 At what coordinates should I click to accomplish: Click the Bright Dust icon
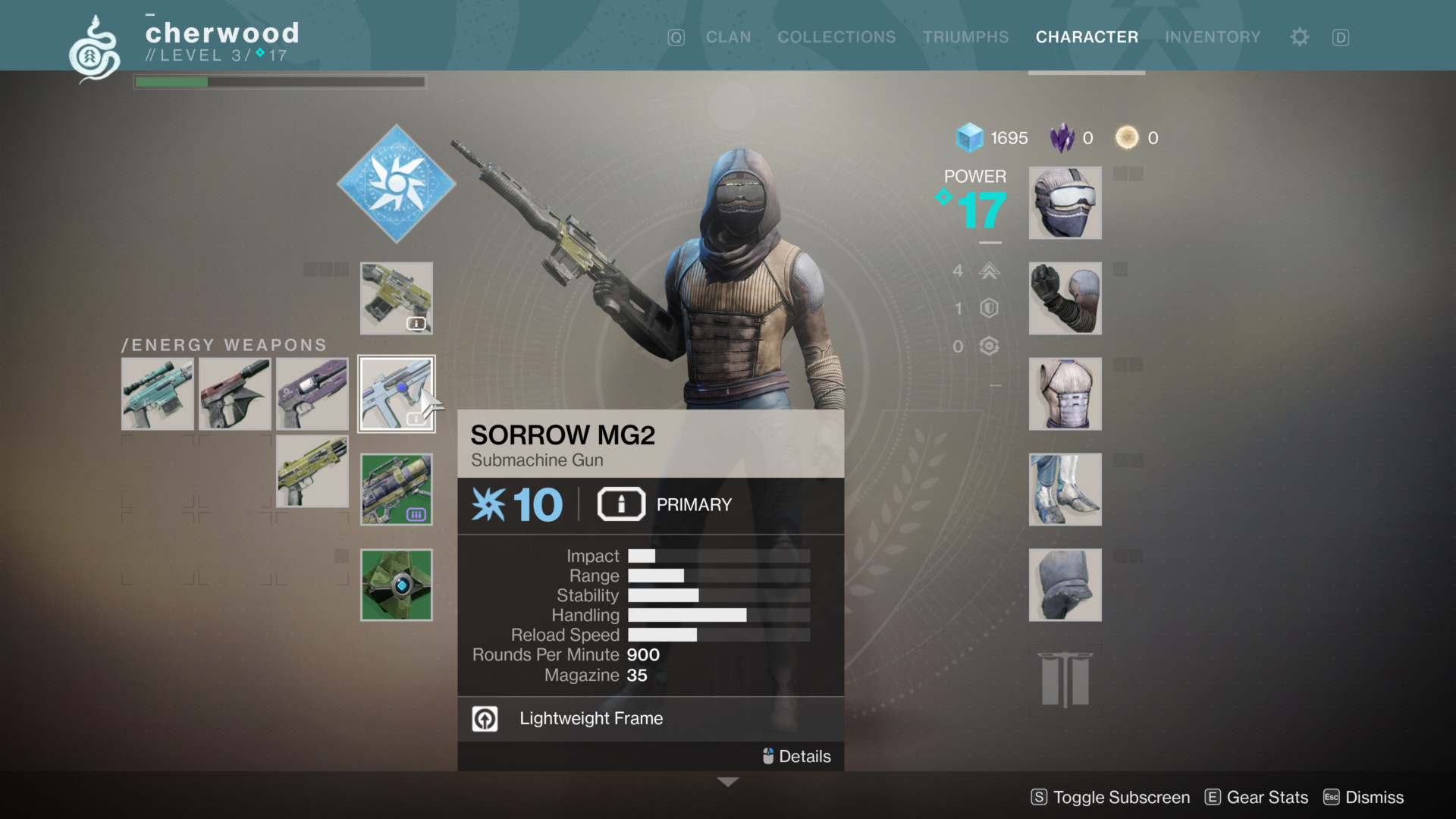(x=1126, y=137)
